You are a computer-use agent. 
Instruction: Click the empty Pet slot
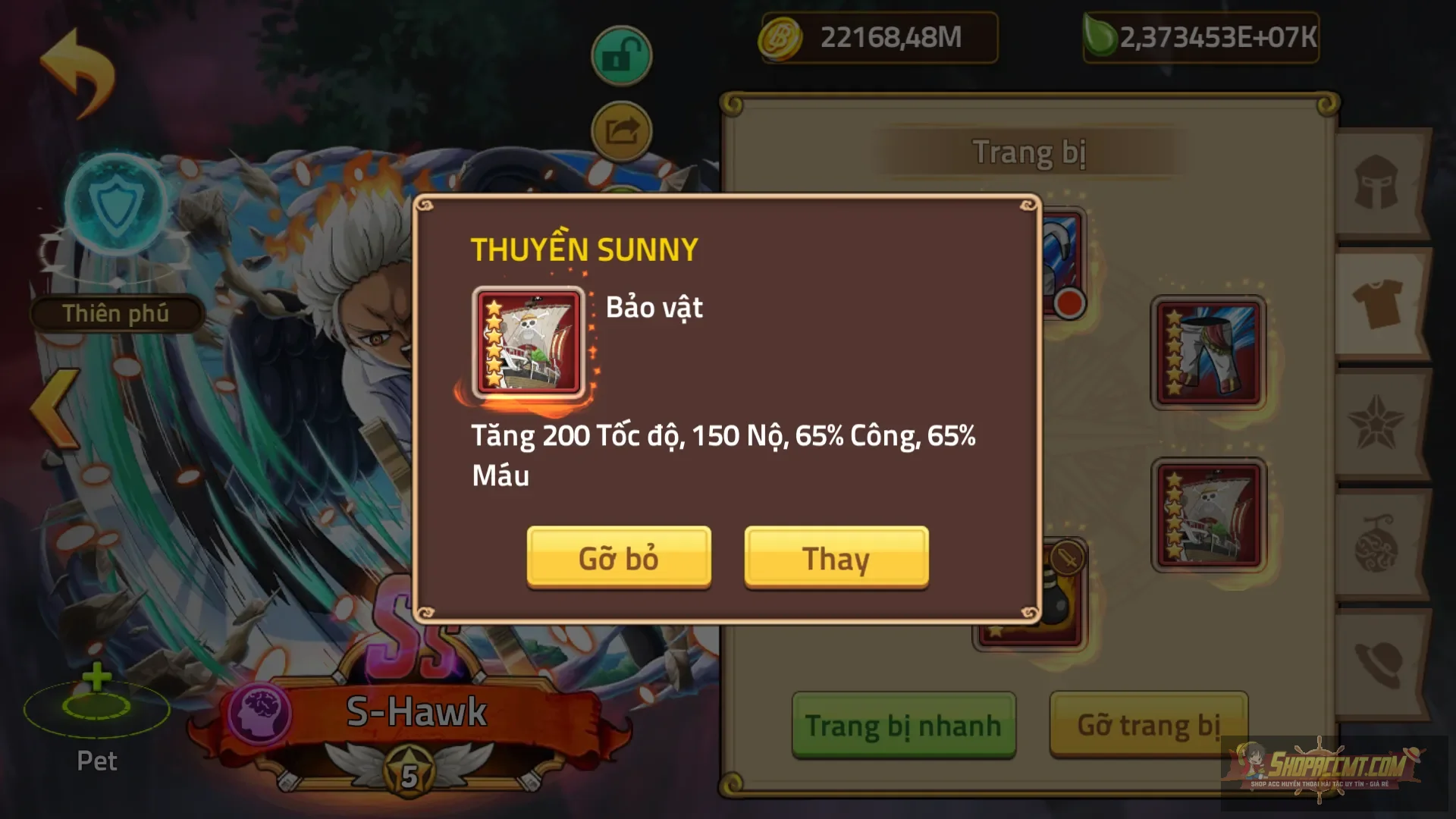click(96, 711)
